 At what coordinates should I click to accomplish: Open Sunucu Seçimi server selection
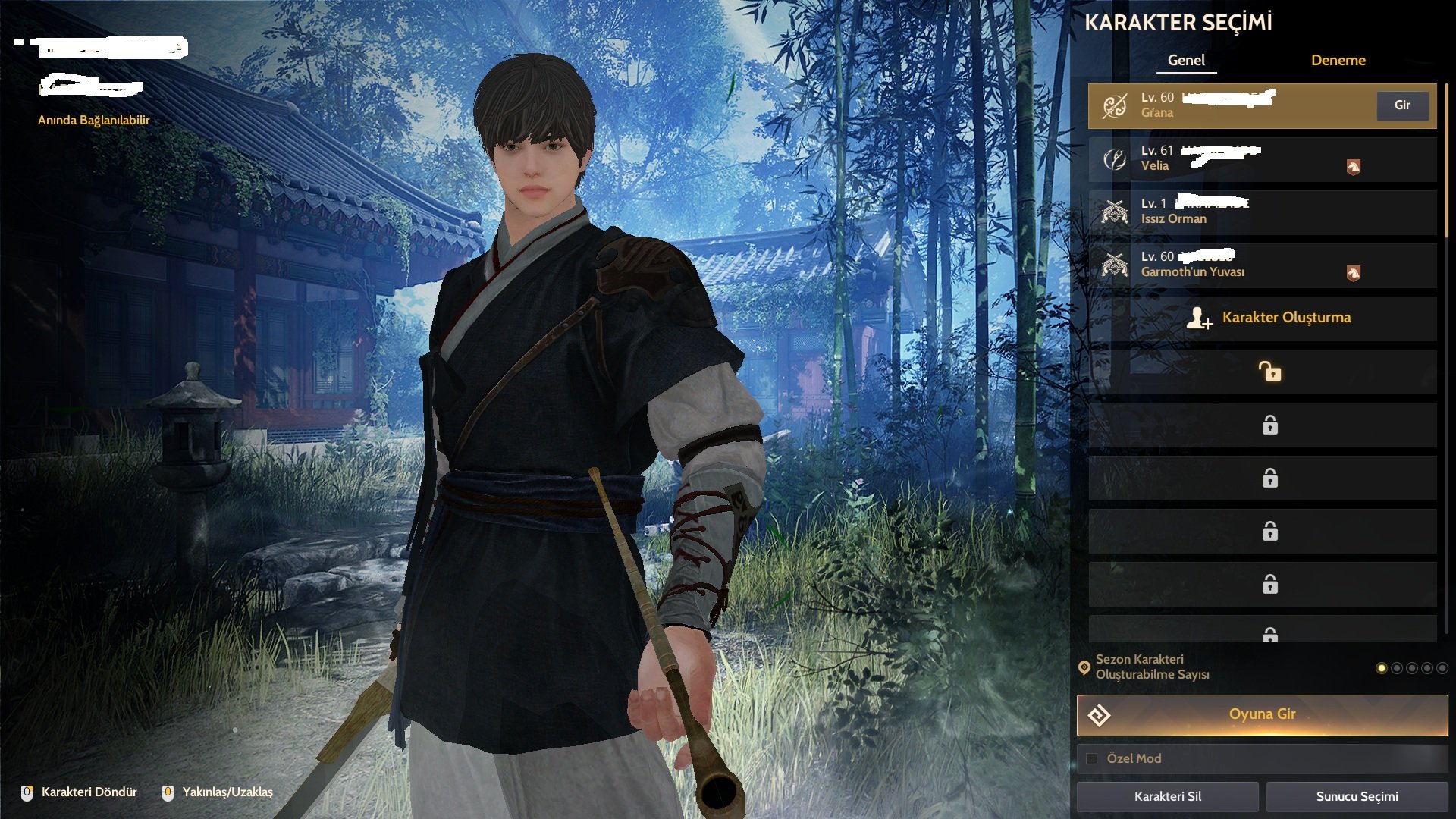[x=1357, y=796]
